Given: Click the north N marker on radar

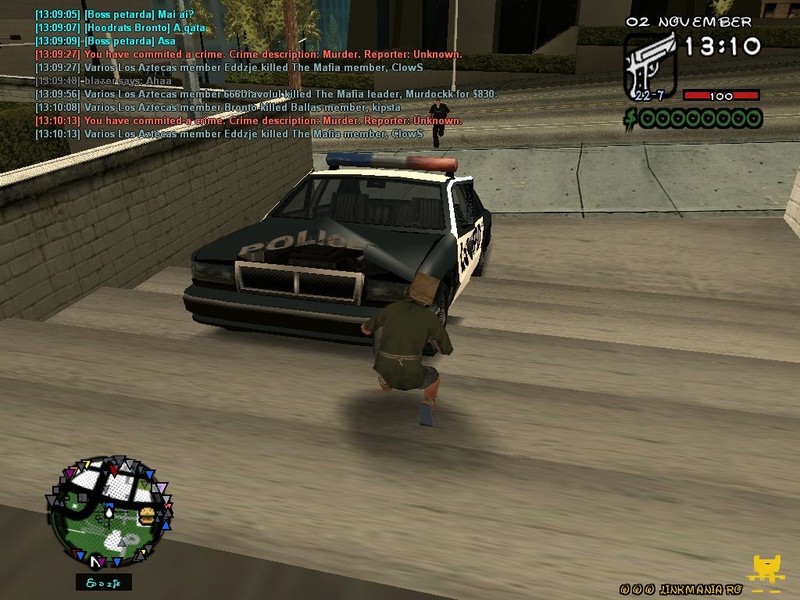Looking at the screenshot, I should 94,563.
